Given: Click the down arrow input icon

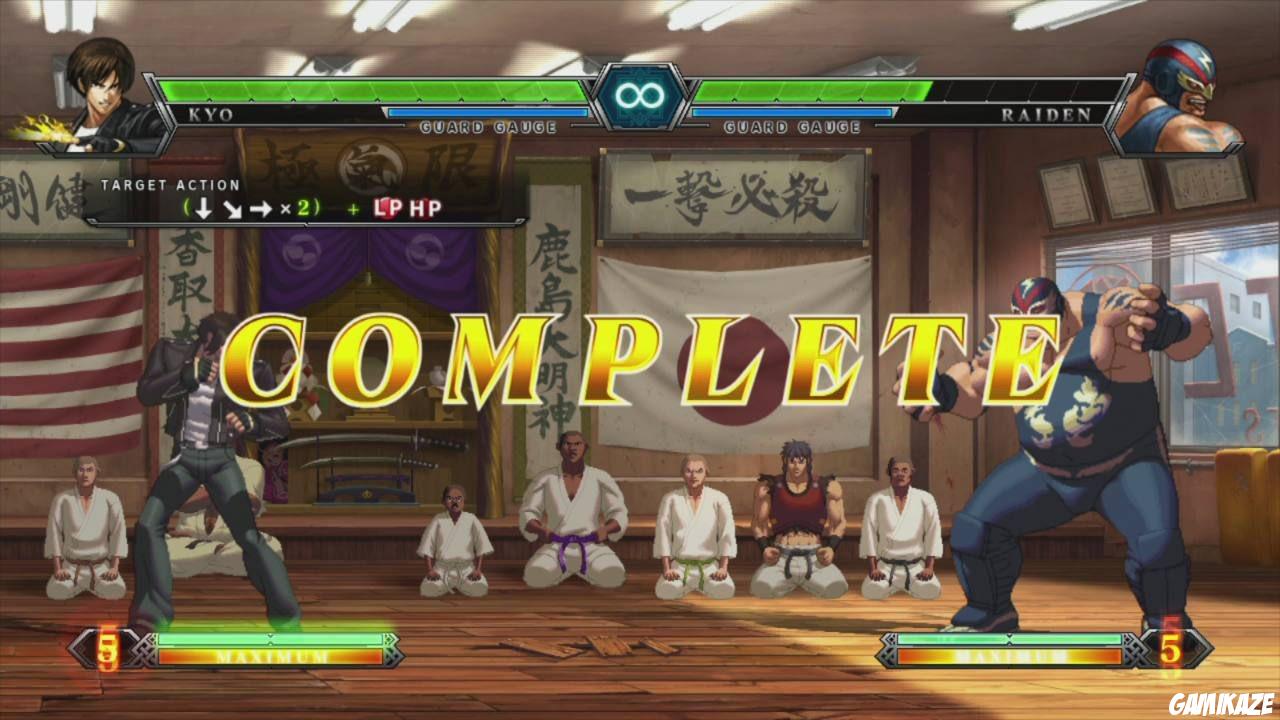Looking at the screenshot, I should point(202,207).
